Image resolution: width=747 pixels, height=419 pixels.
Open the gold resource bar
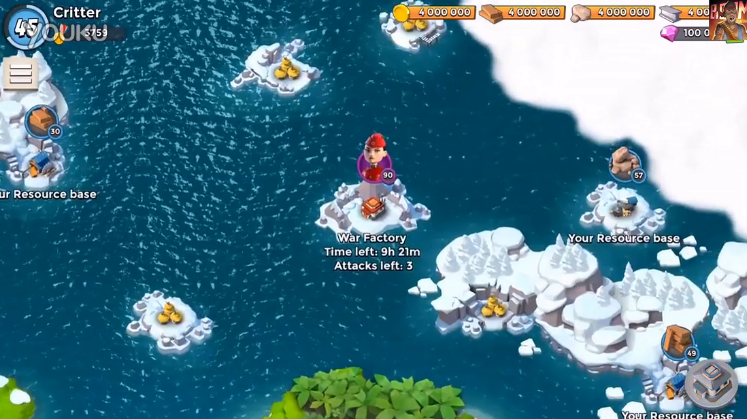click(x=433, y=12)
